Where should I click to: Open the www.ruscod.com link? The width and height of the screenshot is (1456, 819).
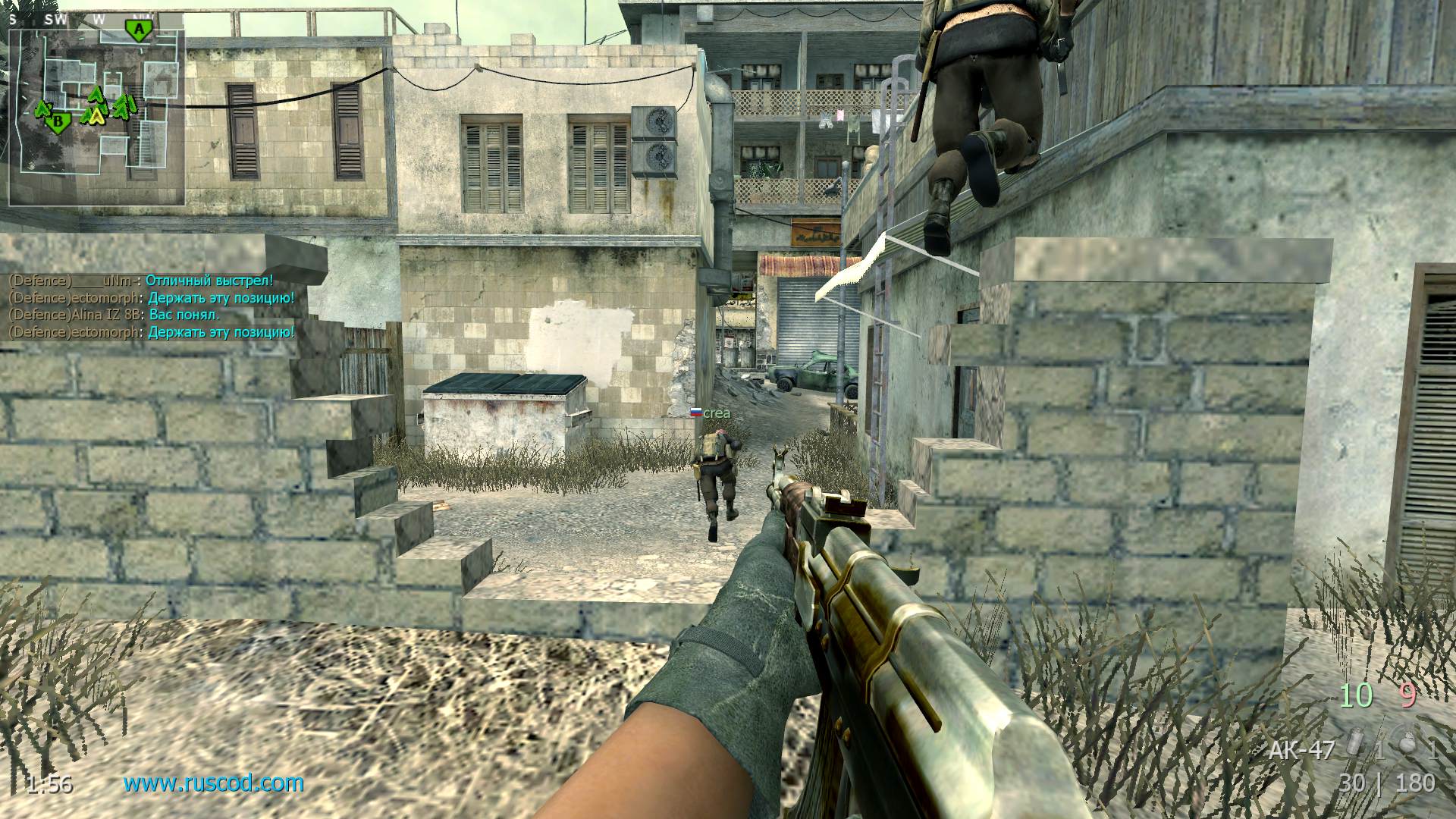(x=213, y=783)
